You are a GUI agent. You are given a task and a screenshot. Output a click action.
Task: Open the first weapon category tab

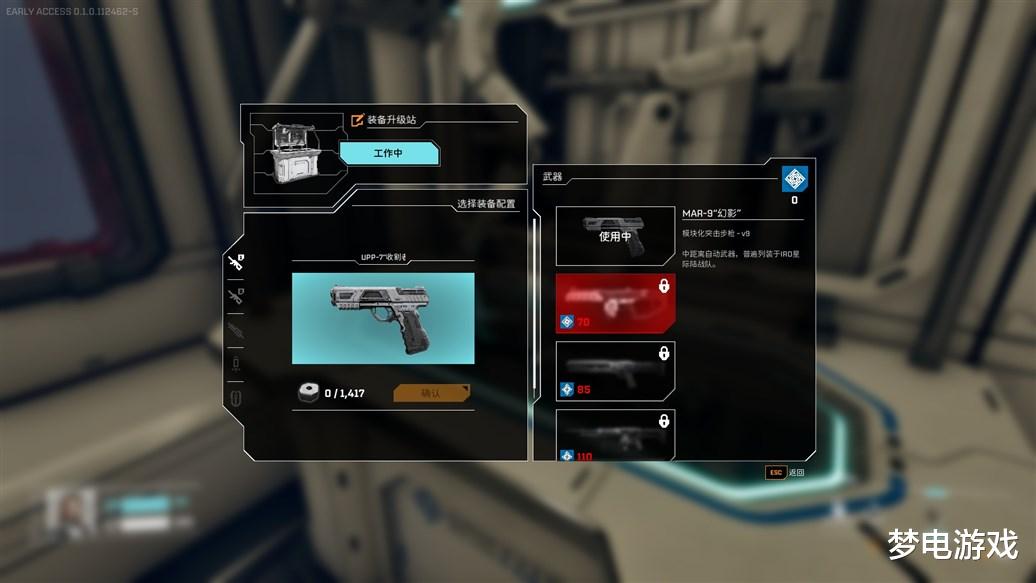[x=235, y=262]
